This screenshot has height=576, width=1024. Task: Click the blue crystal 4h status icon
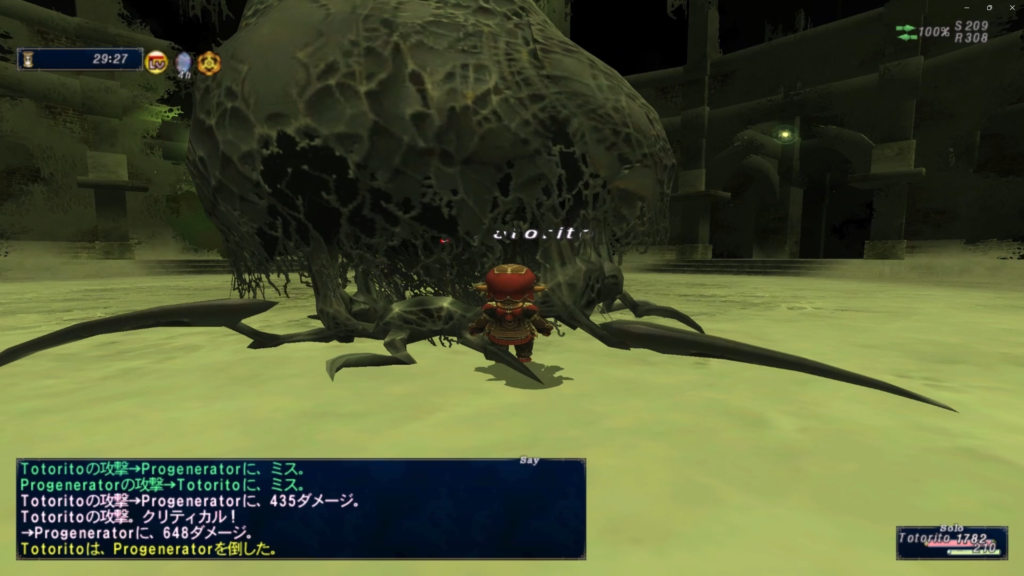(184, 63)
